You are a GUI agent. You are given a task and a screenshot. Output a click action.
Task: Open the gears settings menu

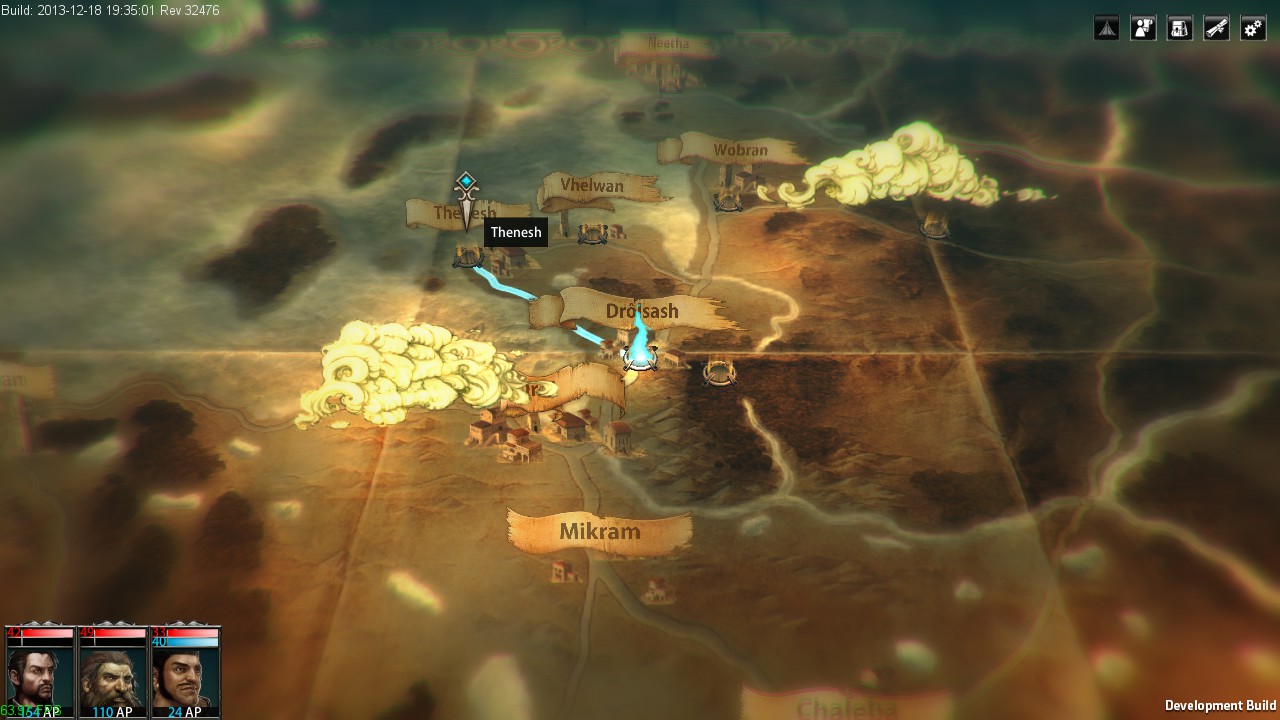(1253, 28)
